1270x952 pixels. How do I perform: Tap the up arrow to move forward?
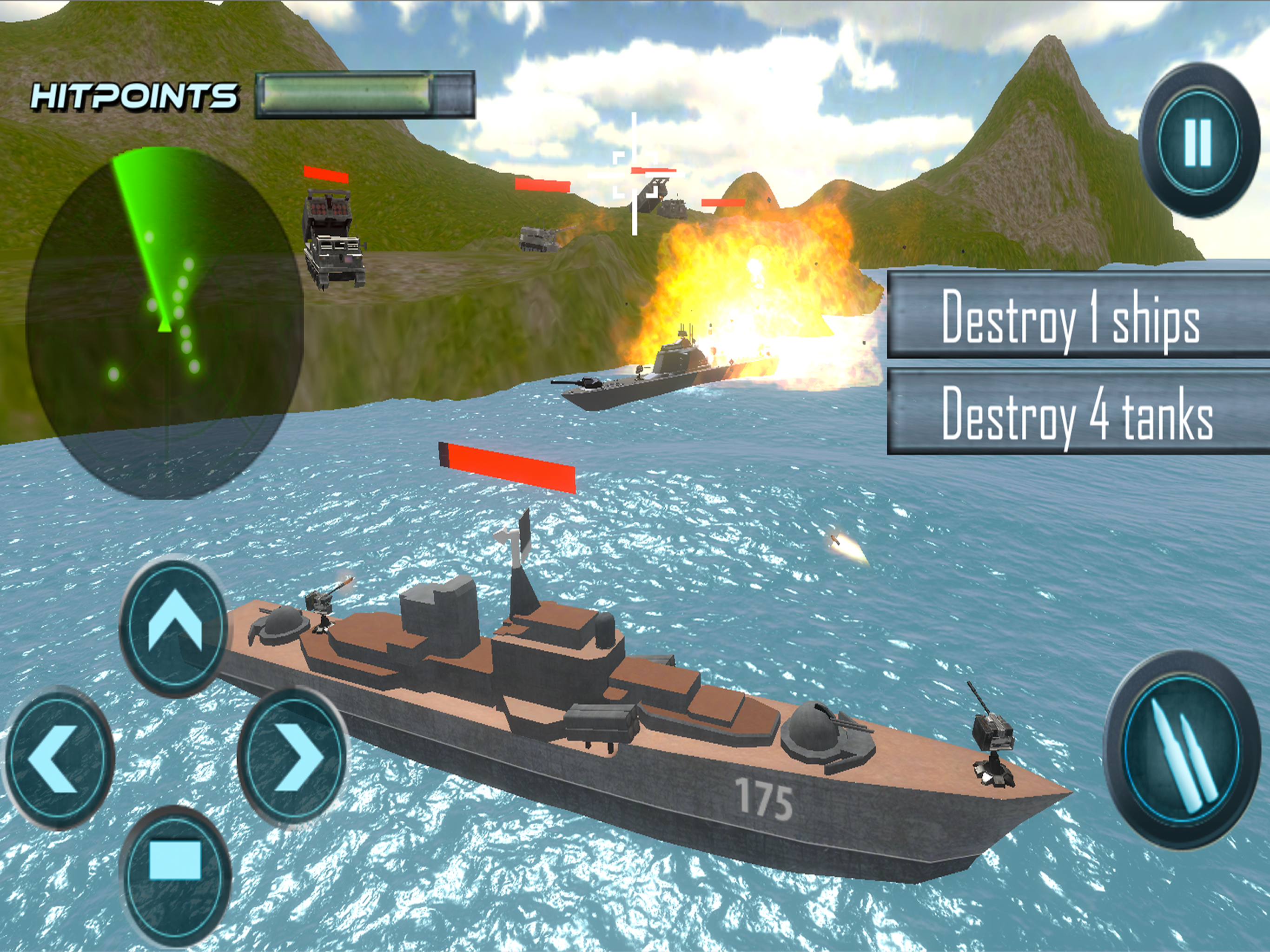(174, 627)
